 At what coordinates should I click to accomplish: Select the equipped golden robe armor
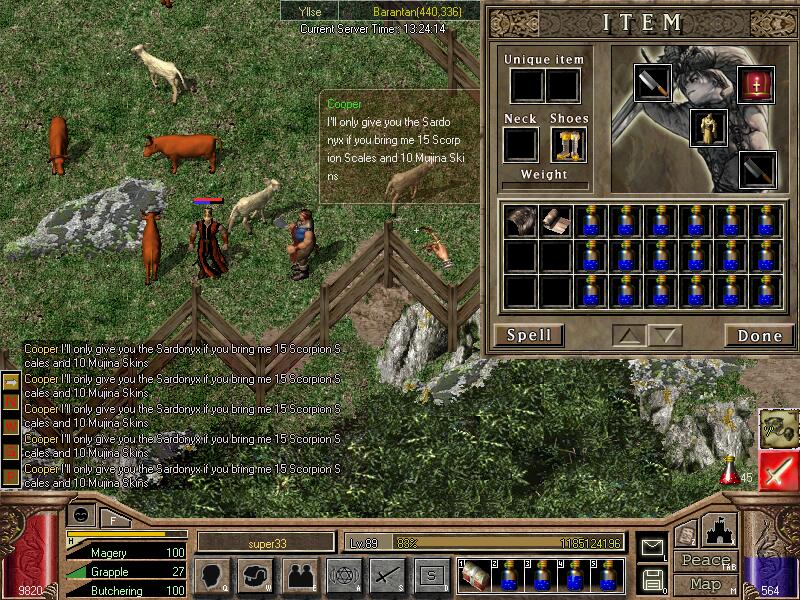coord(708,127)
